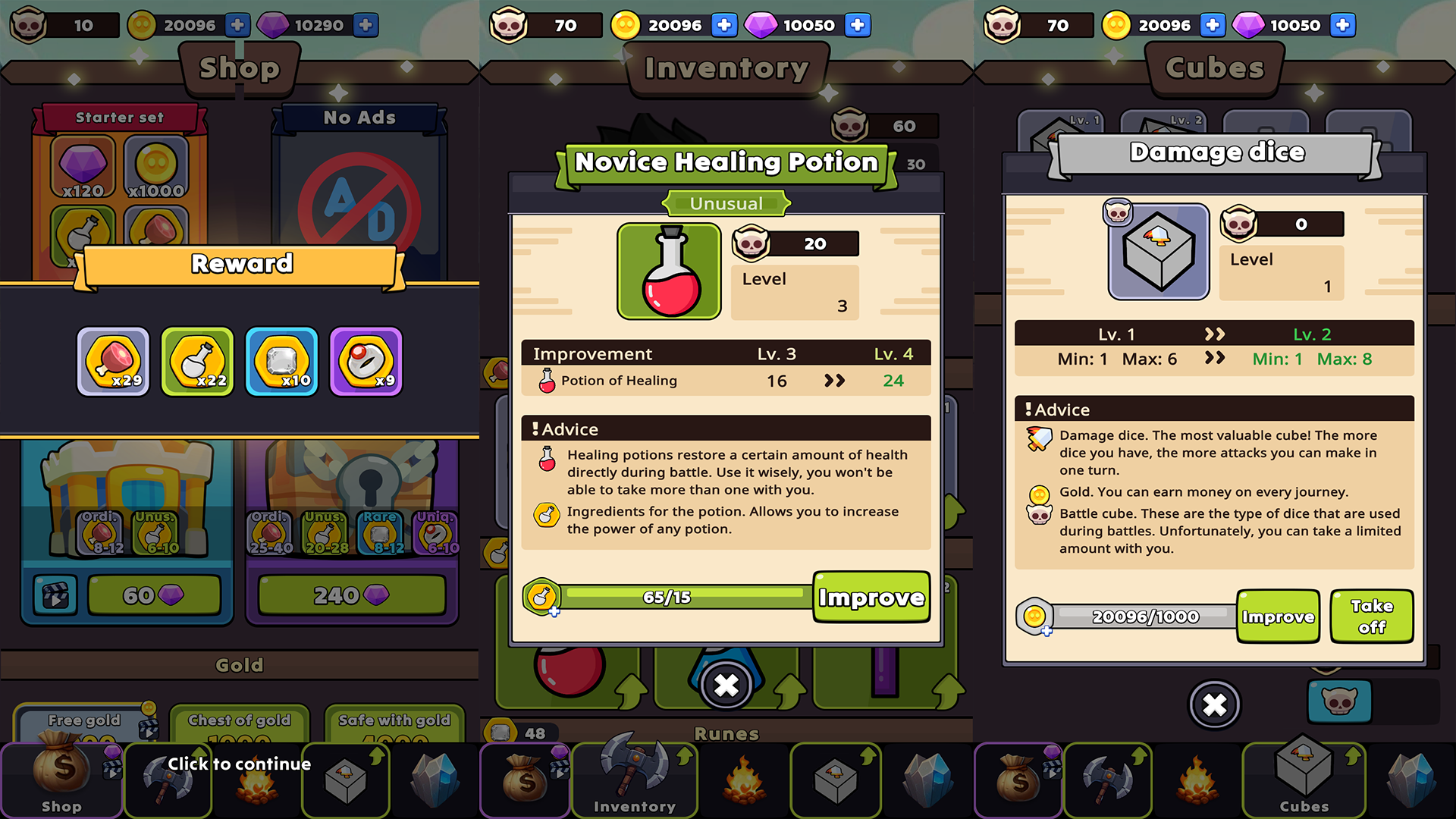Image resolution: width=1456 pixels, height=819 pixels.
Task: Add gems in the Cubes screen
Action: pos(1342,25)
